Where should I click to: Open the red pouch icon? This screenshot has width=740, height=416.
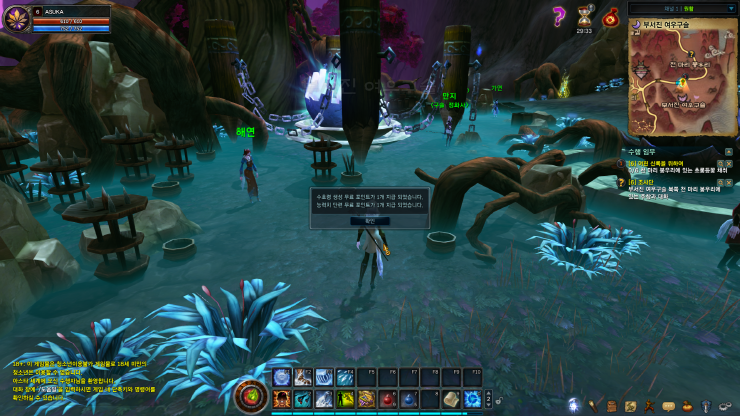[x=610, y=16]
